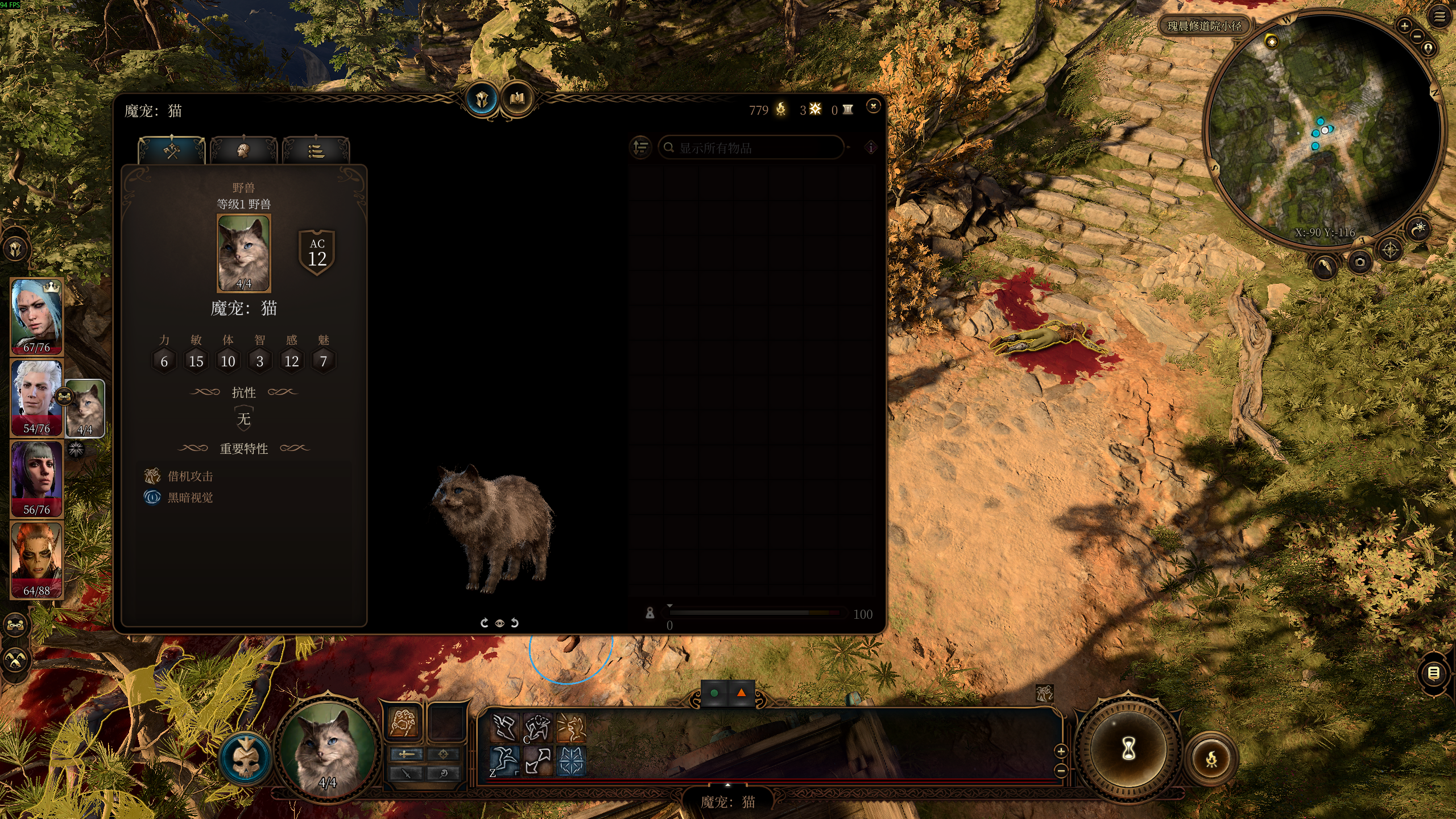Focus the 显示所有物品 inventory search field

751,148
